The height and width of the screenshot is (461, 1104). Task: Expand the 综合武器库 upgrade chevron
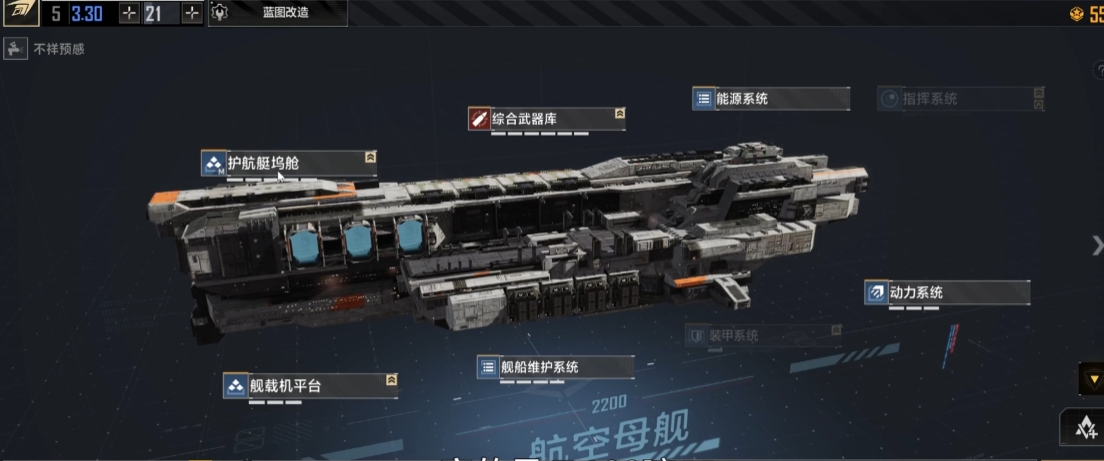[x=620, y=114]
